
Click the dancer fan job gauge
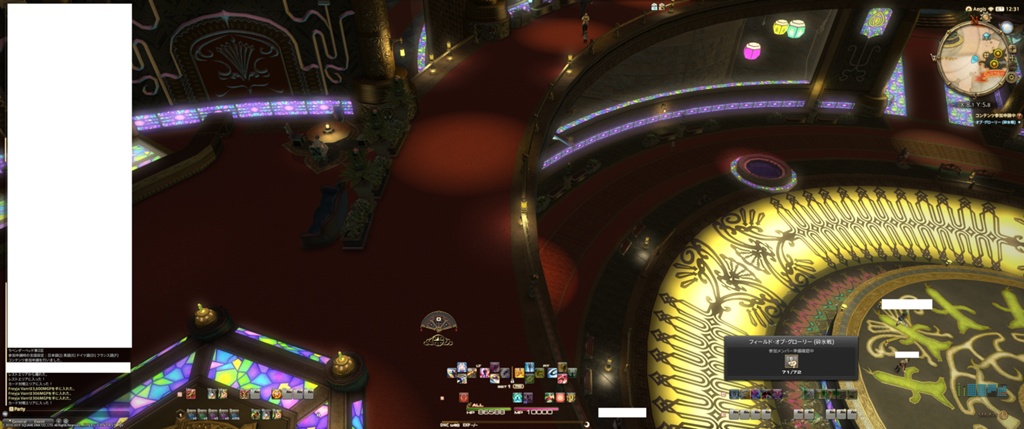click(x=438, y=326)
